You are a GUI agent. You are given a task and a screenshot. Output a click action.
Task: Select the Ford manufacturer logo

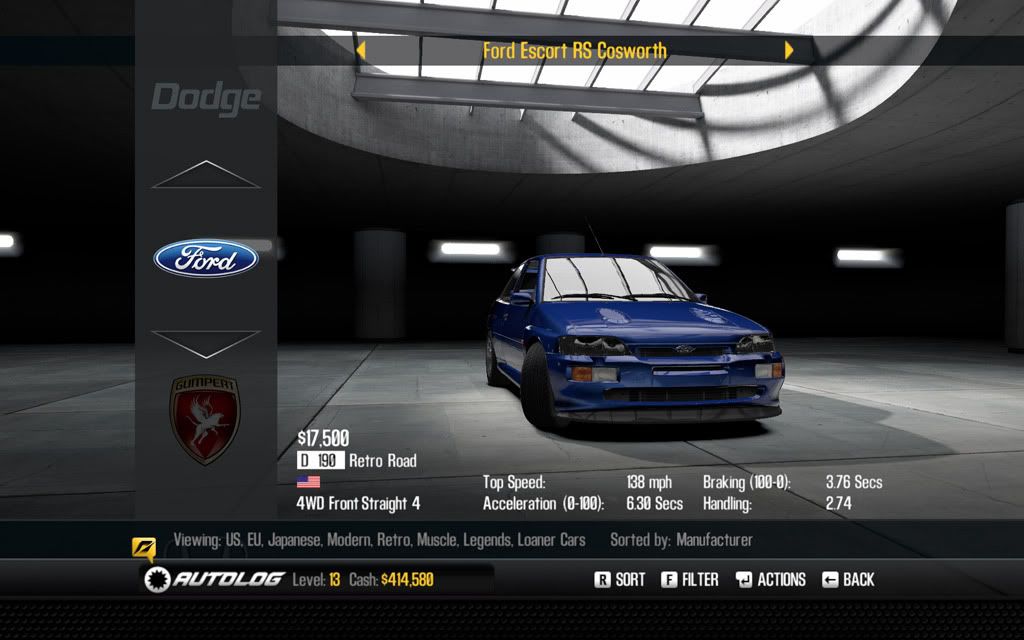206,259
